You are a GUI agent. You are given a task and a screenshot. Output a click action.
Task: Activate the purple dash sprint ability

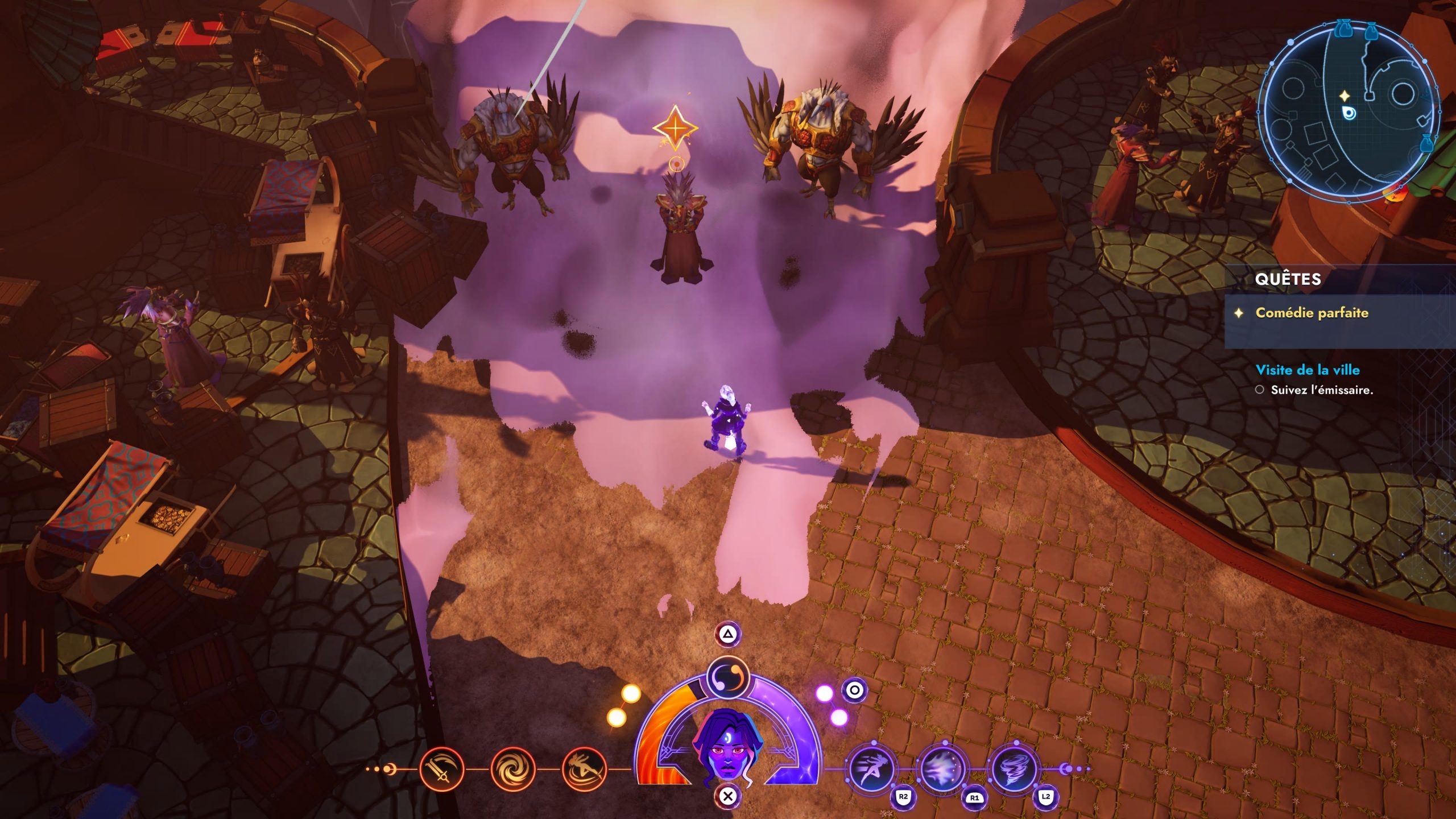tap(871, 770)
